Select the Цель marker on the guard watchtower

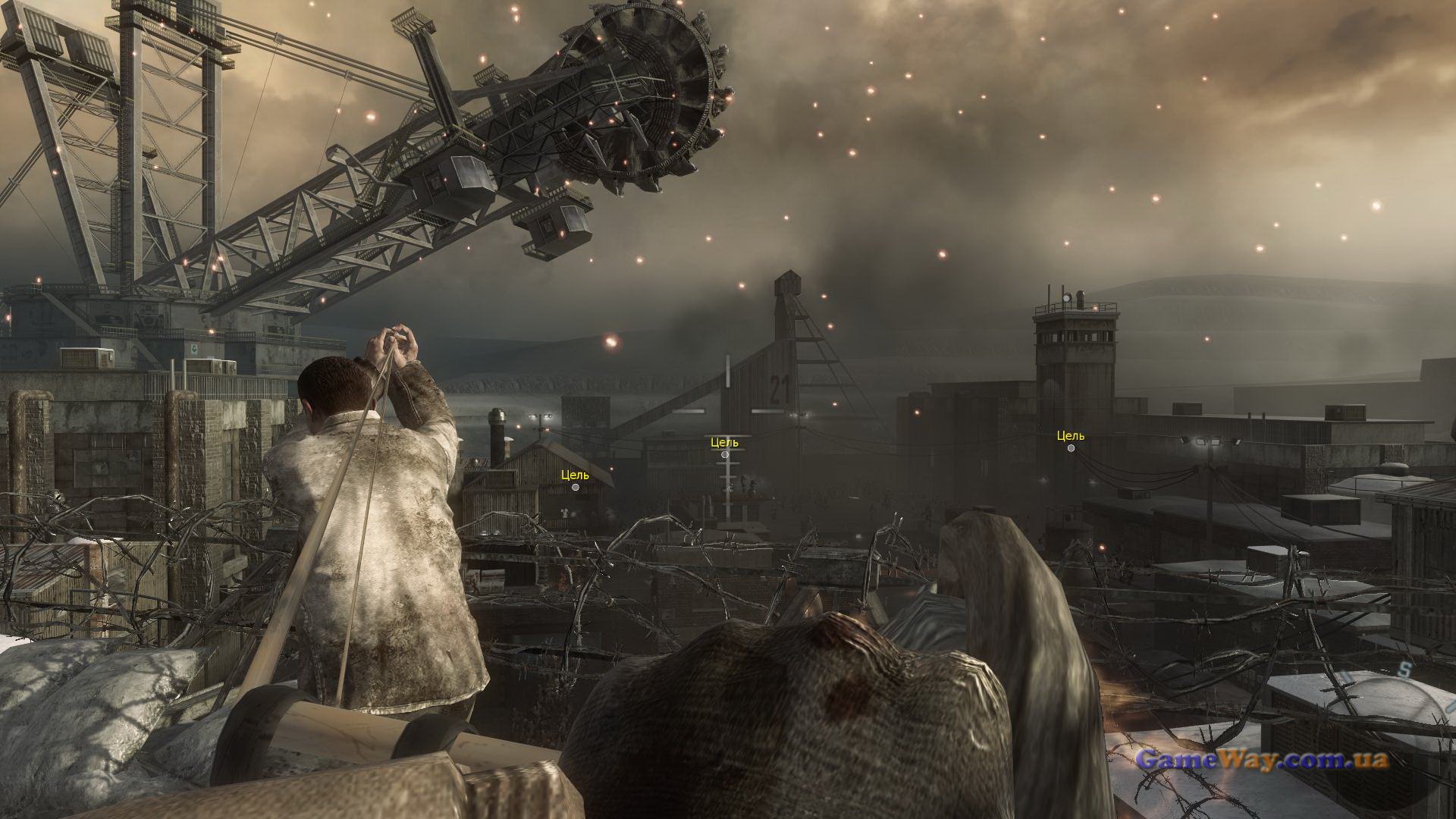pos(1071,447)
